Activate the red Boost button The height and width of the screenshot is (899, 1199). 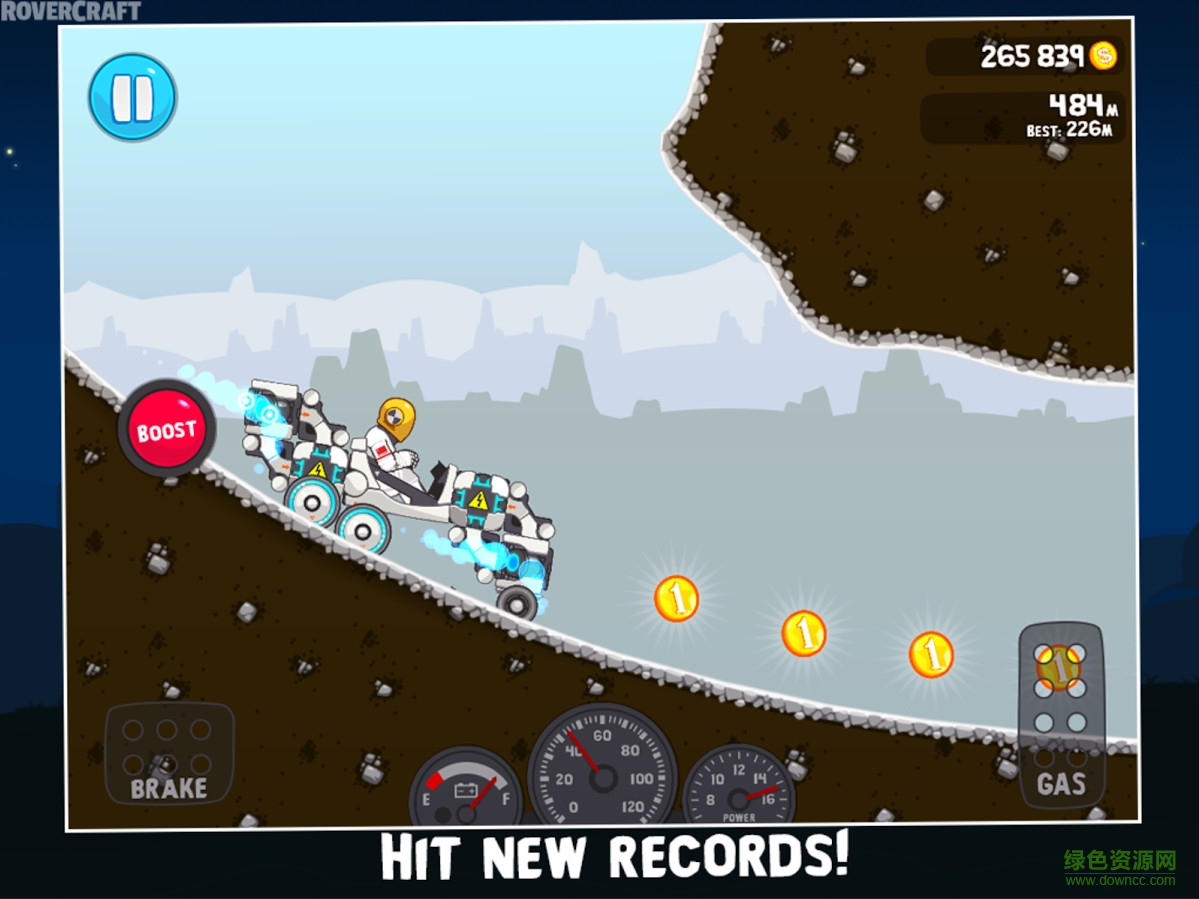click(x=167, y=431)
